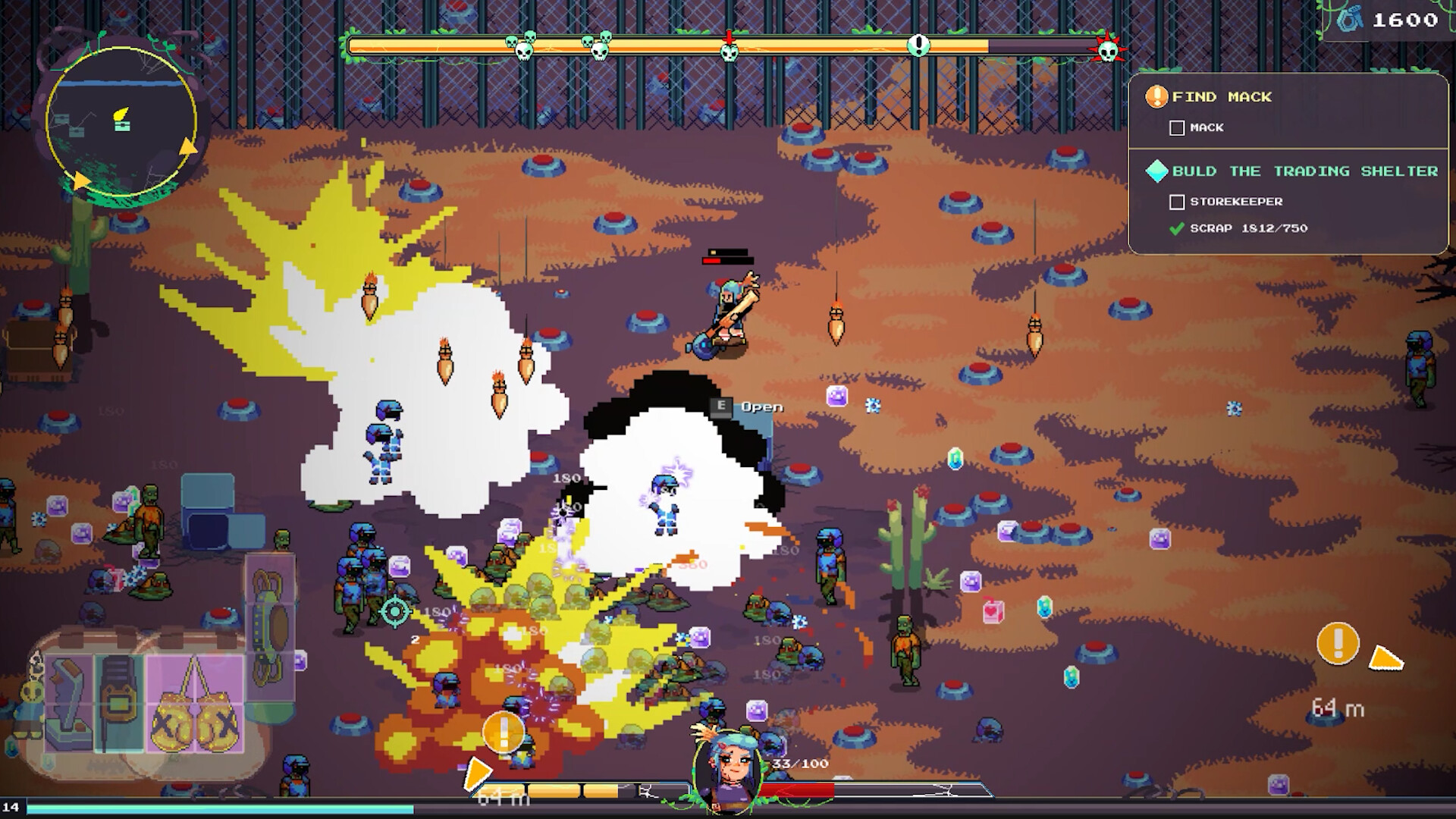The width and height of the screenshot is (1456, 819).
Task: Select the championship belt item slot
Action: (x=270, y=626)
